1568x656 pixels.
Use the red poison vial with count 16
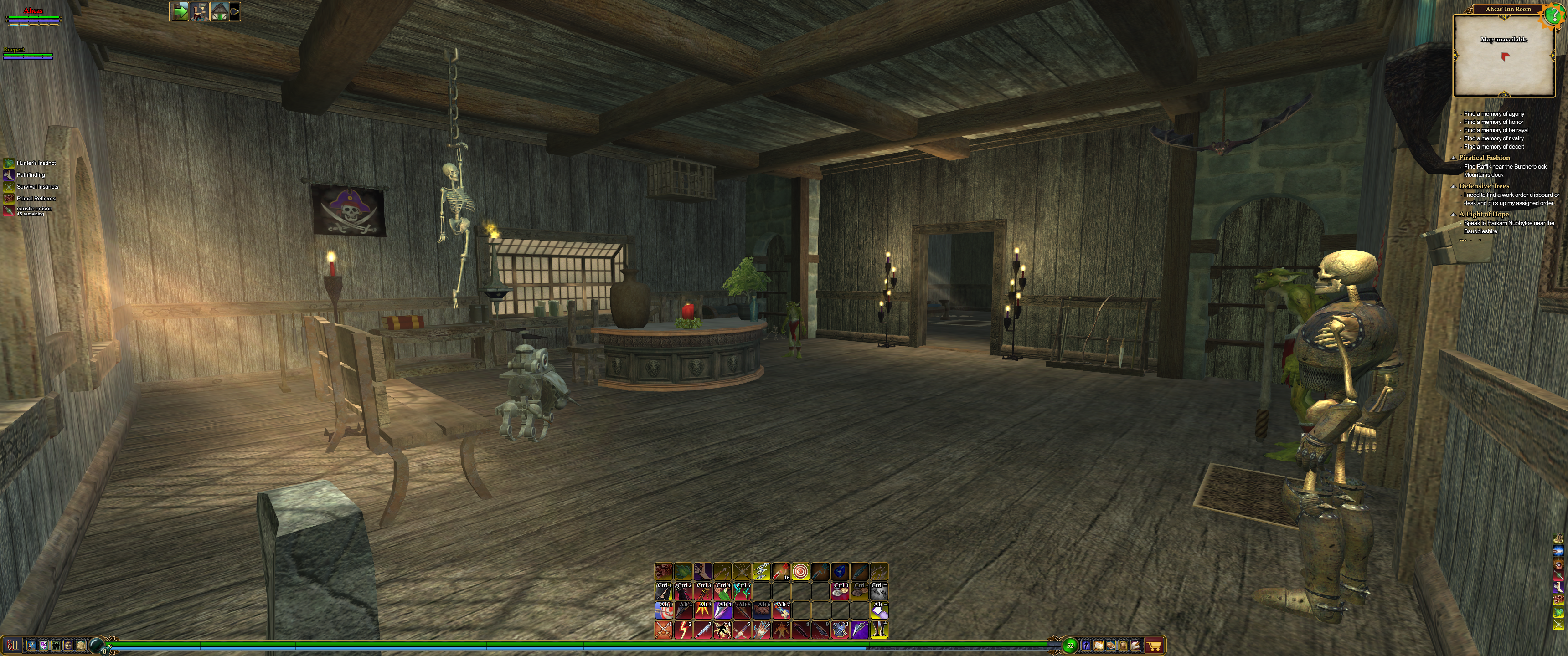(x=781, y=572)
